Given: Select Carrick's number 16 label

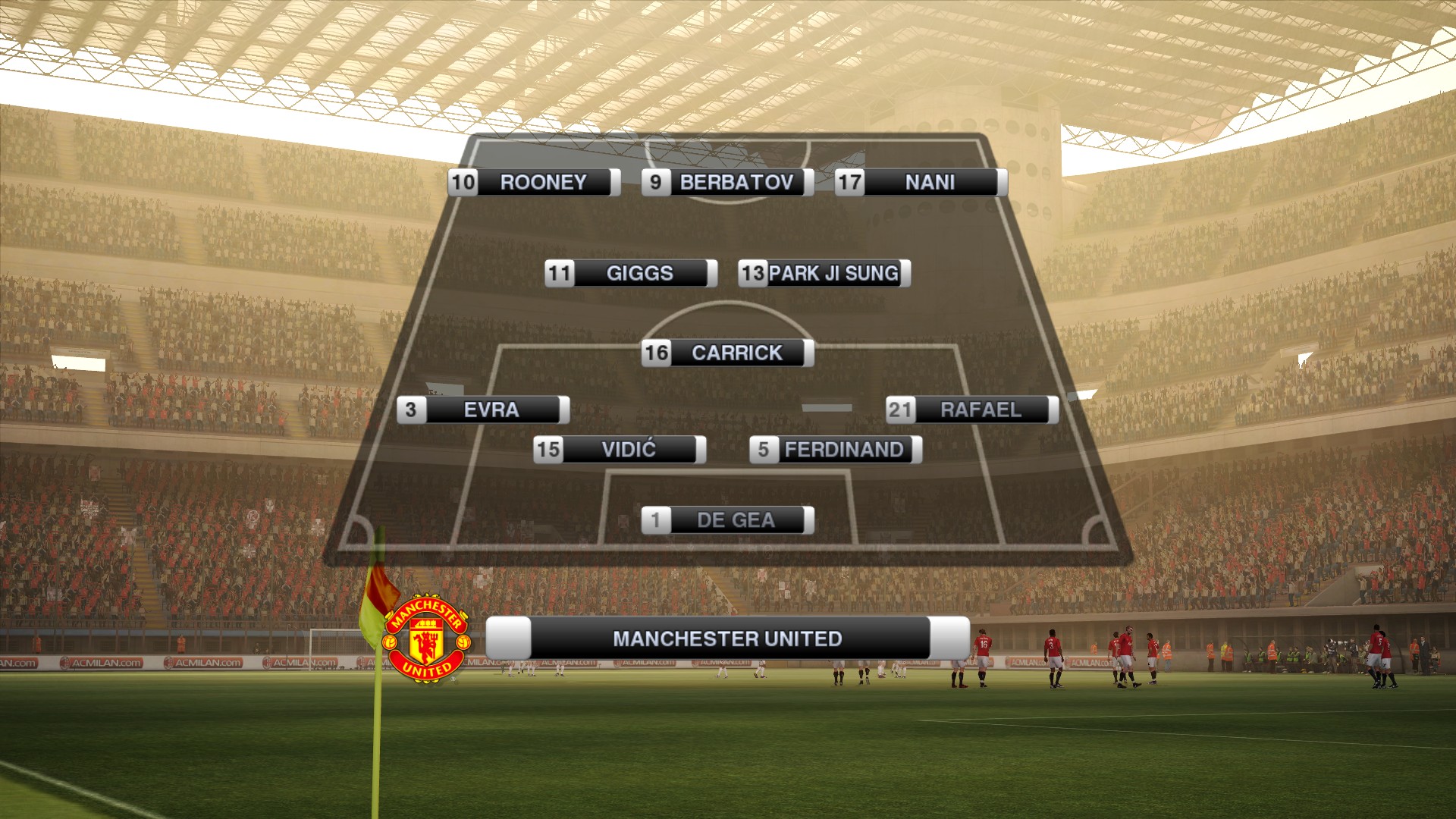Looking at the screenshot, I should click(727, 353).
